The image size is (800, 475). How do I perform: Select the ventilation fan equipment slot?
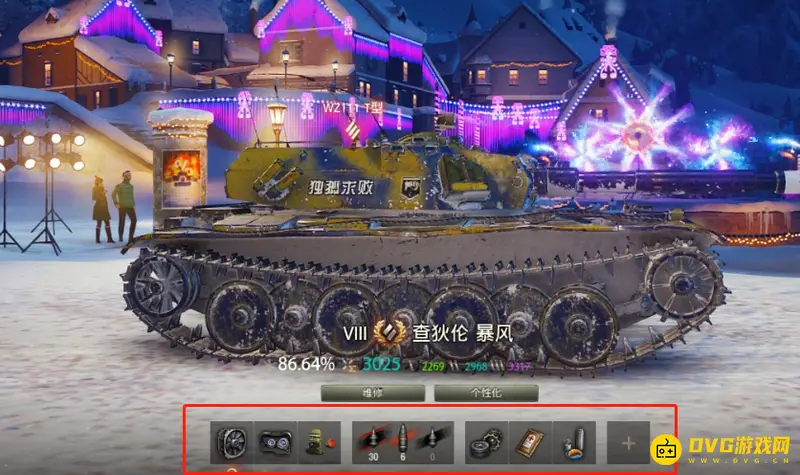click(x=230, y=441)
